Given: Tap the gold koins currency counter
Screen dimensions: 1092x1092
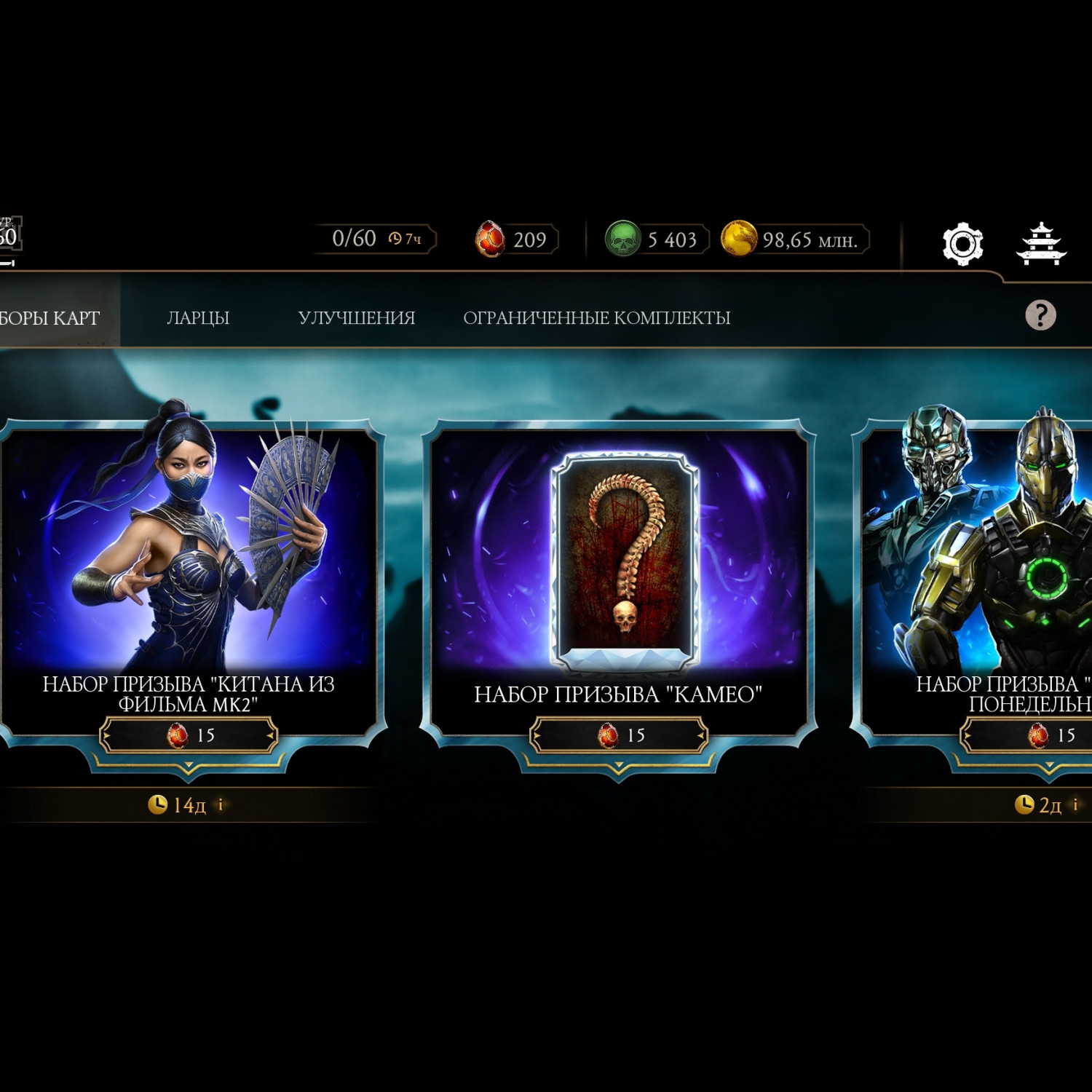Looking at the screenshot, I should [795, 240].
